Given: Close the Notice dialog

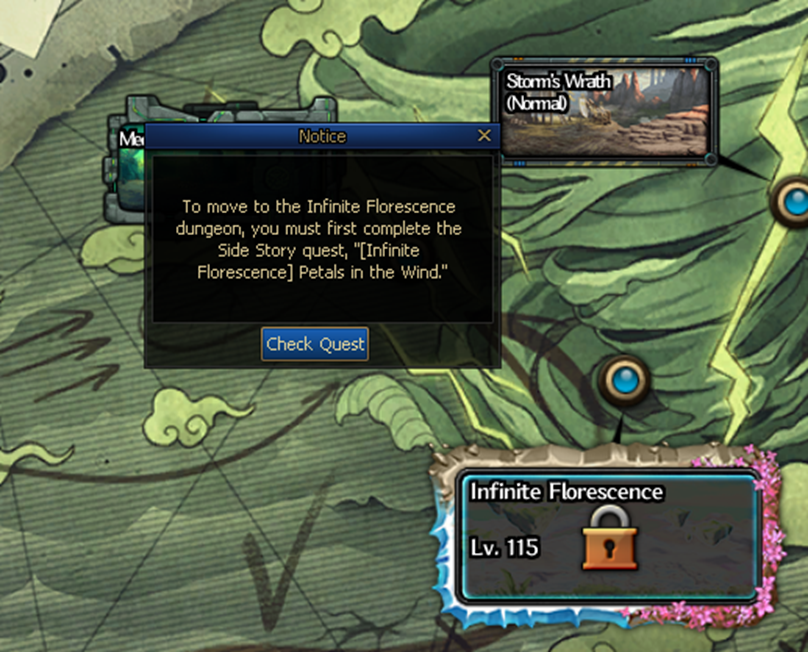Looking at the screenshot, I should click(485, 136).
